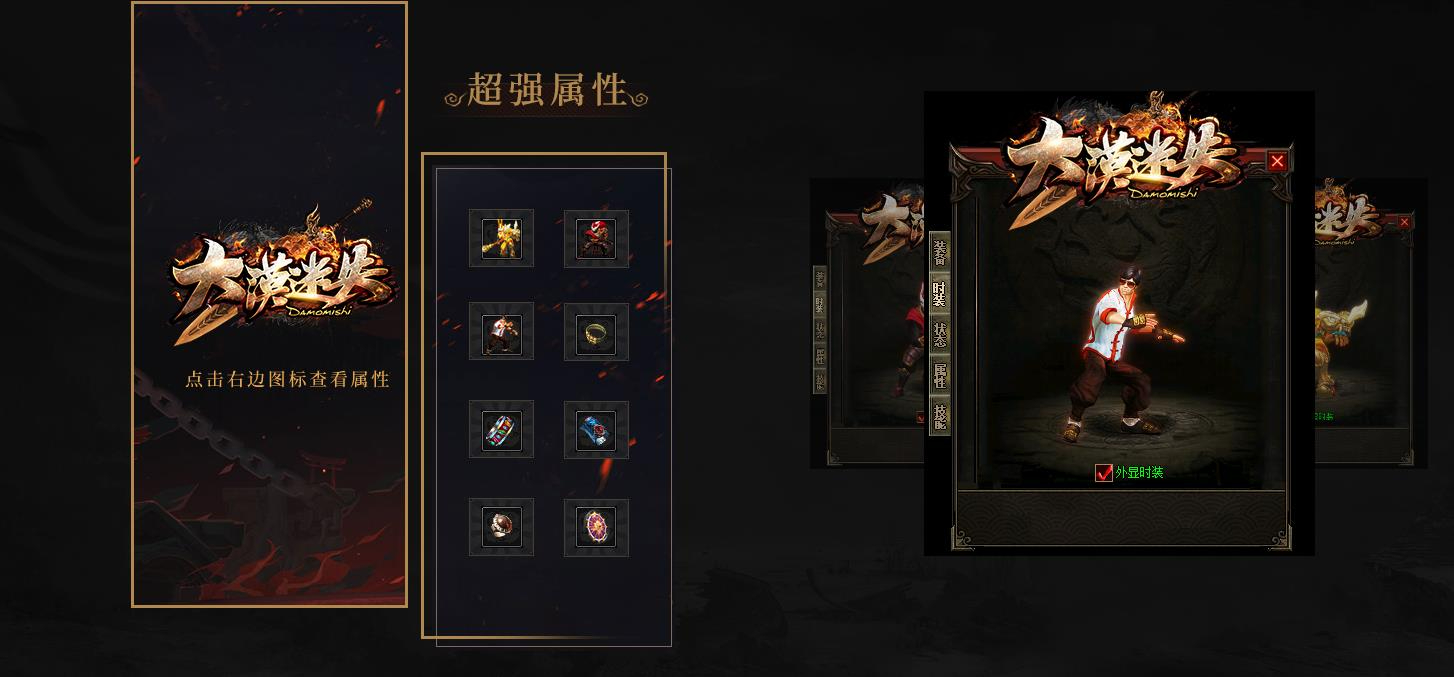Select the round purple medallion icon
This screenshot has height=677, width=1454.
tap(596, 526)
